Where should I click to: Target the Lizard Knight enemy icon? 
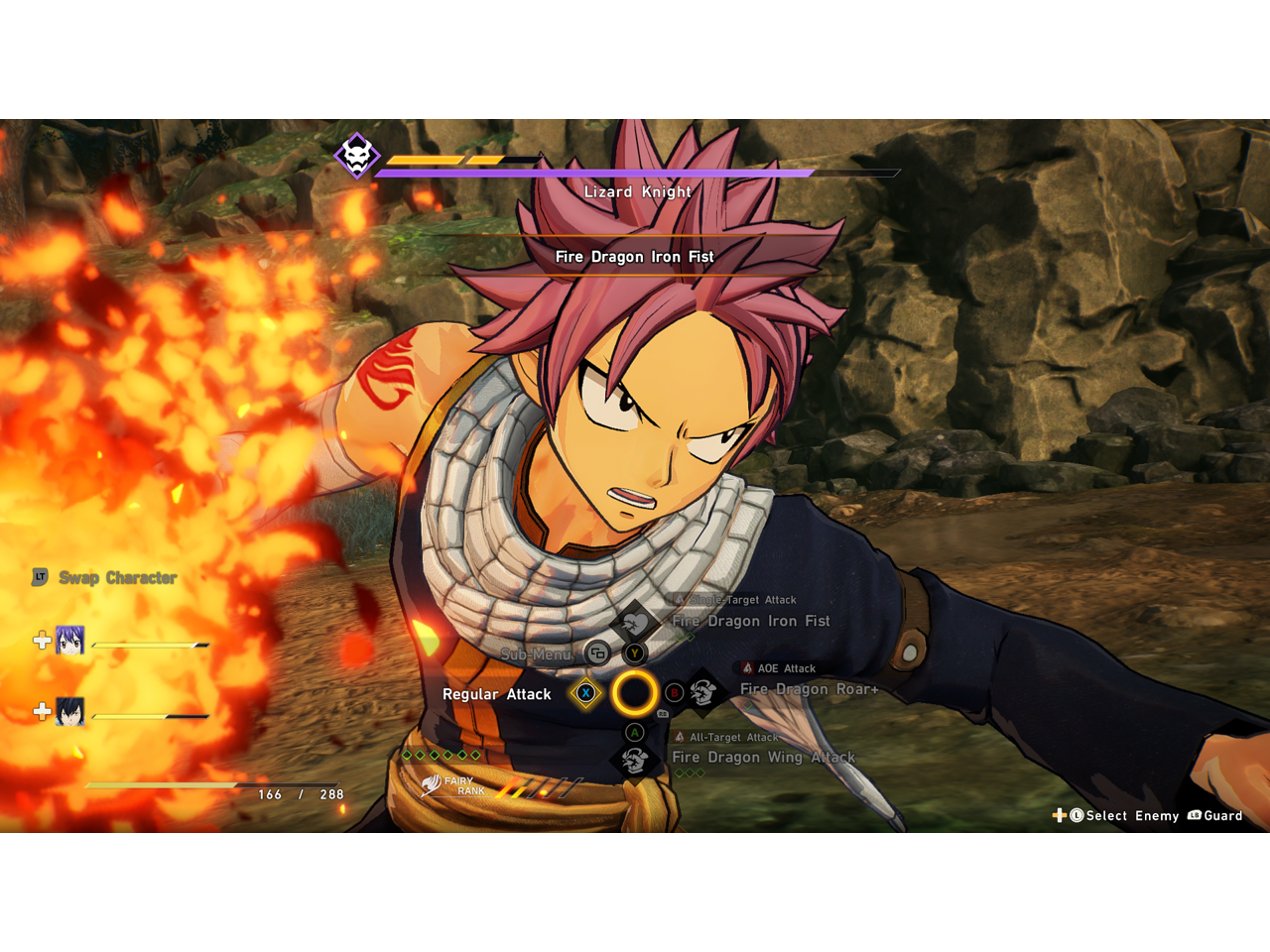pos(357,156)
